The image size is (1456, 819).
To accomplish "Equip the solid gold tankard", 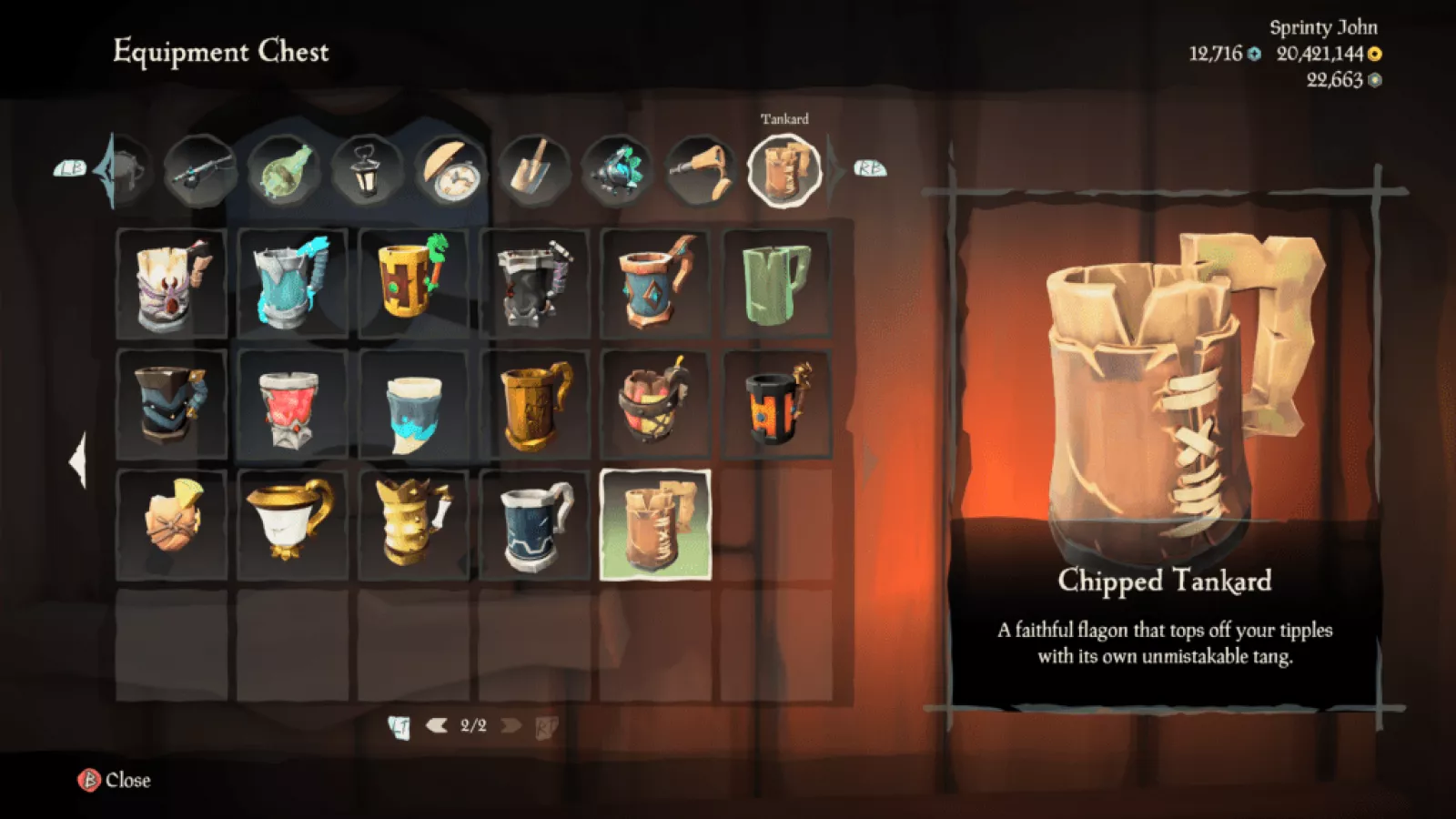I will pos(535,404).
